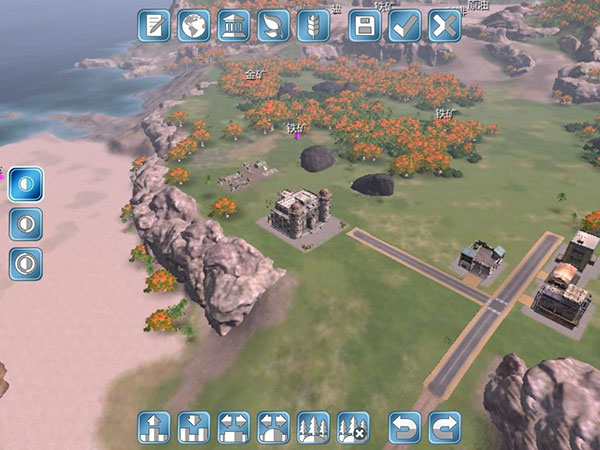Image resolution: width=600 pixels, height=450 pixels.
Task: Confirm changes with the checkmark button
Action: [405, 25]
